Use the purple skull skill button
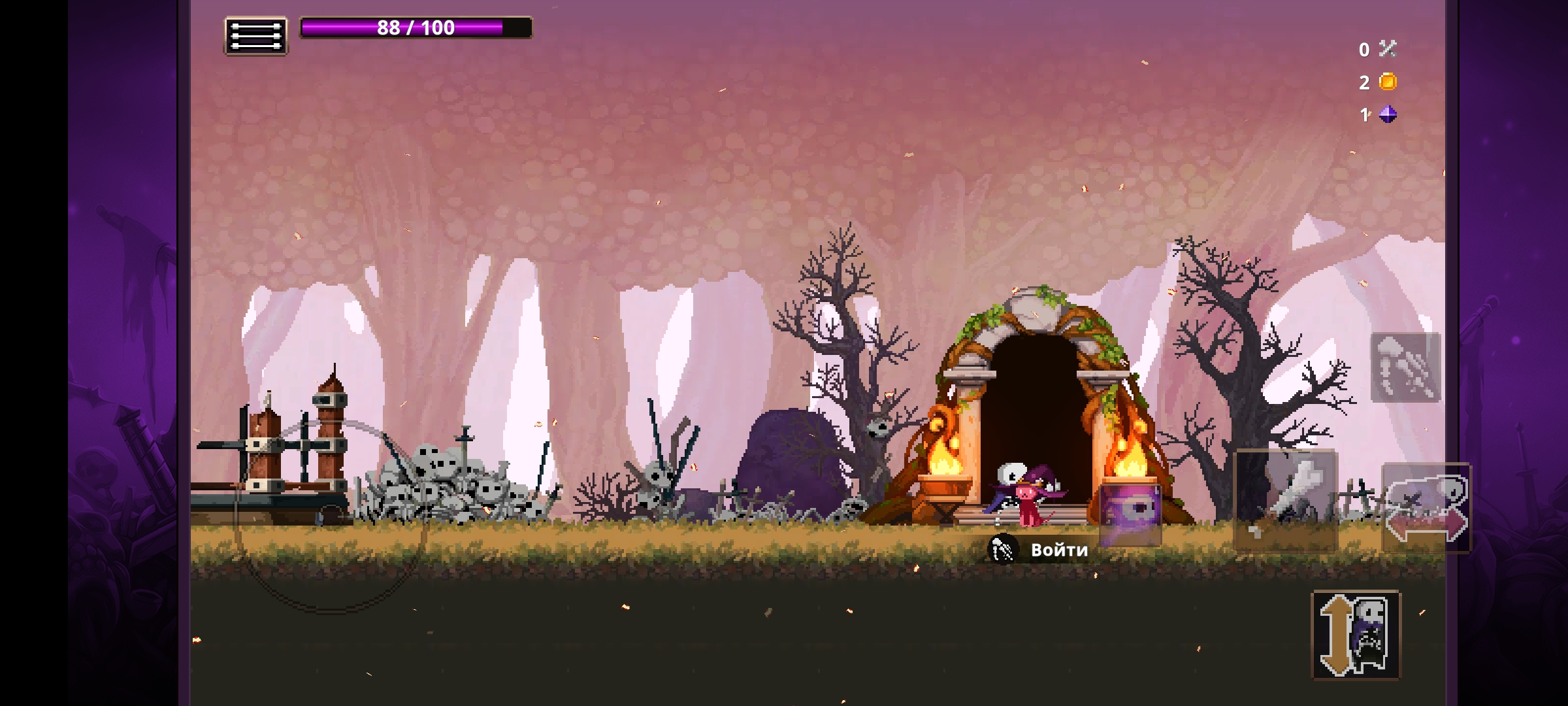Screen dimensions: 1568x706 1130,513
